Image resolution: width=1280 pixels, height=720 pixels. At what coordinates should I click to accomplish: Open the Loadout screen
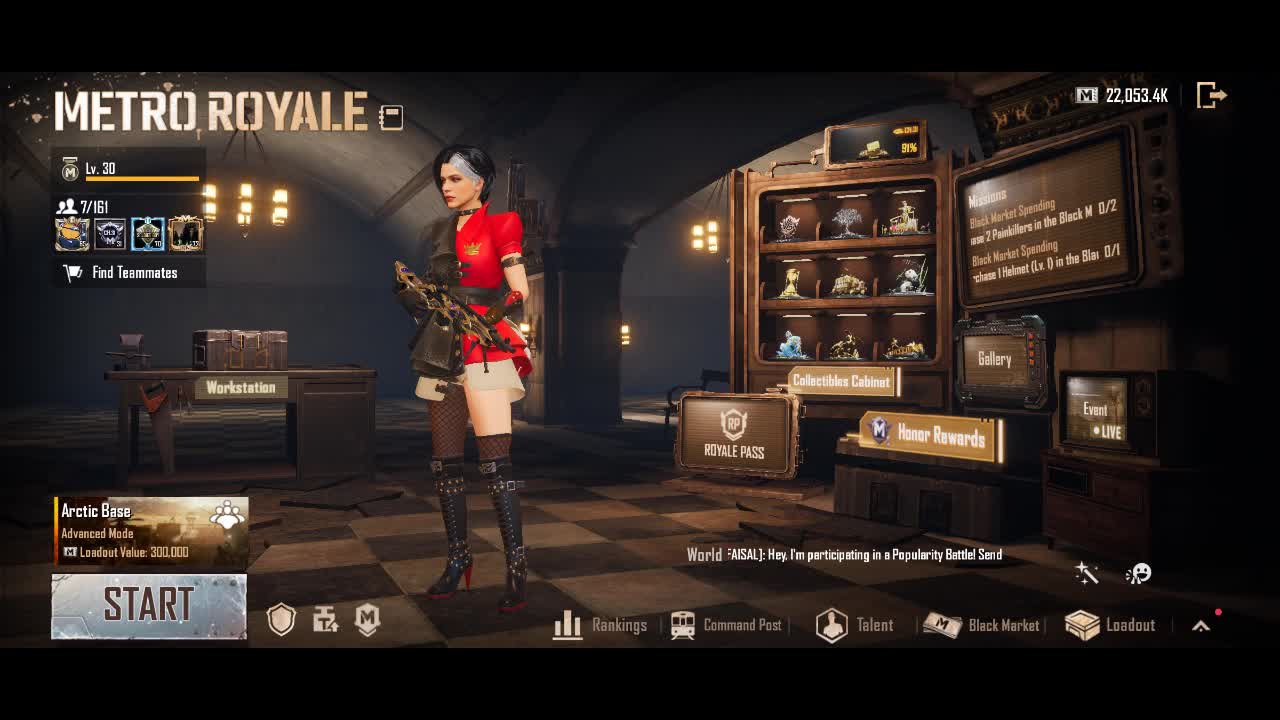point(1111,625)
